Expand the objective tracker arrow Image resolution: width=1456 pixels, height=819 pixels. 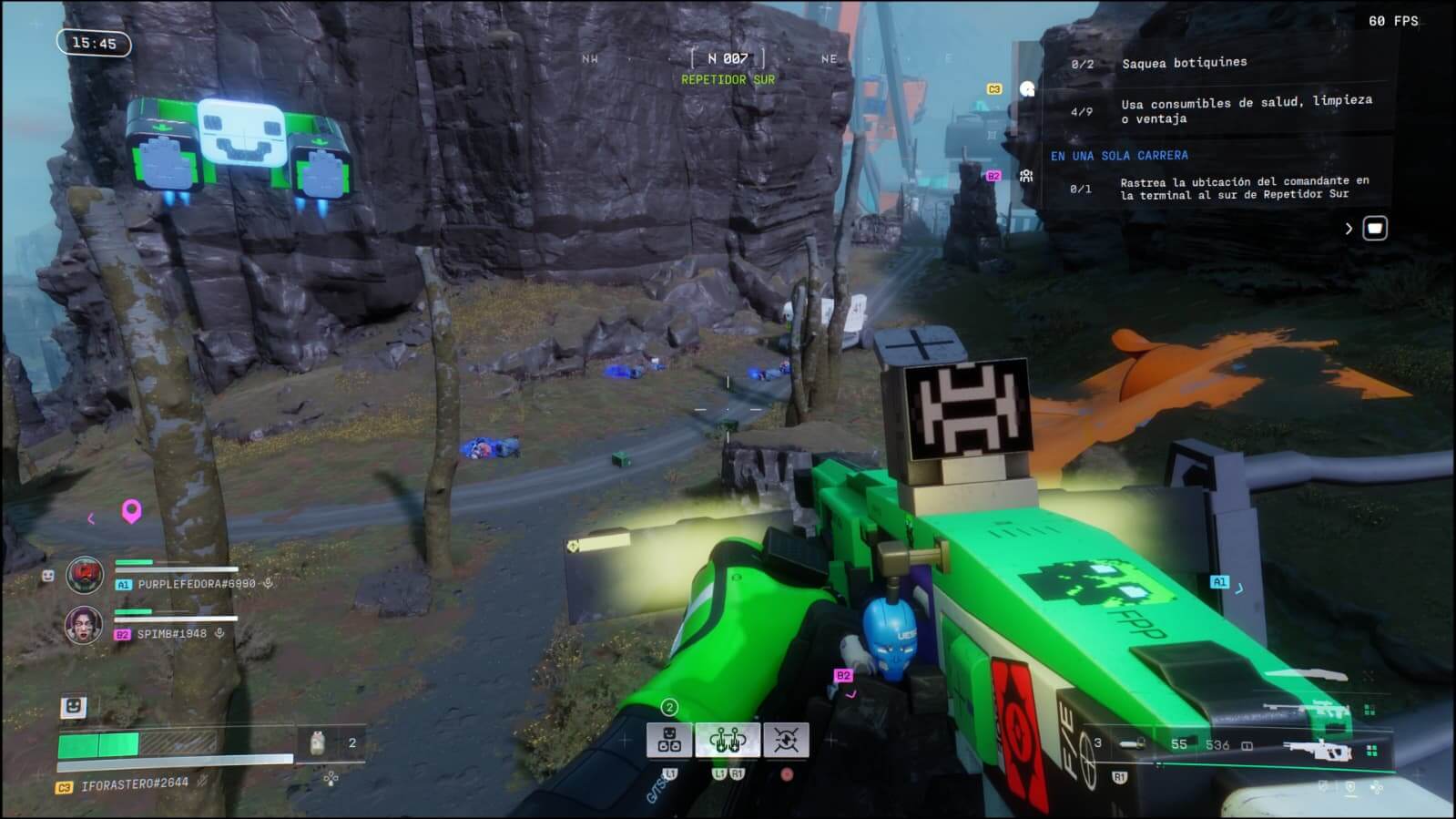tap(1349, 229)
